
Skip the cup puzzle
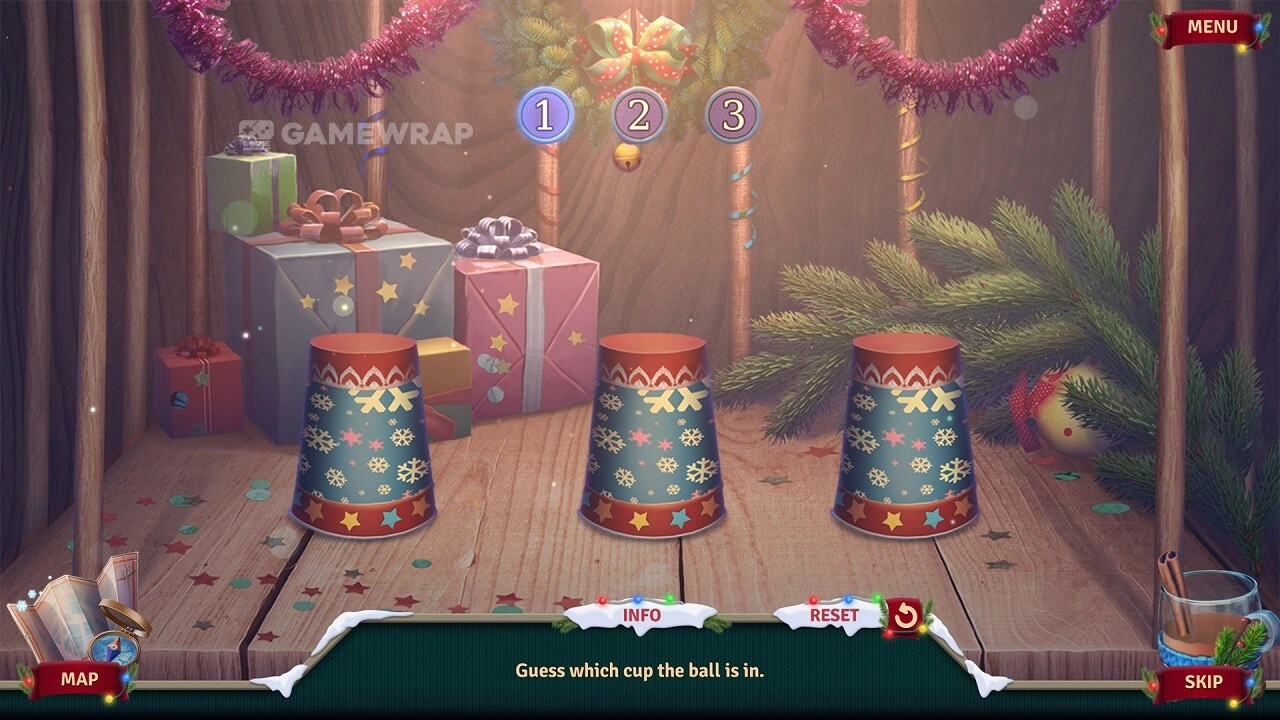coord(1203,682)
